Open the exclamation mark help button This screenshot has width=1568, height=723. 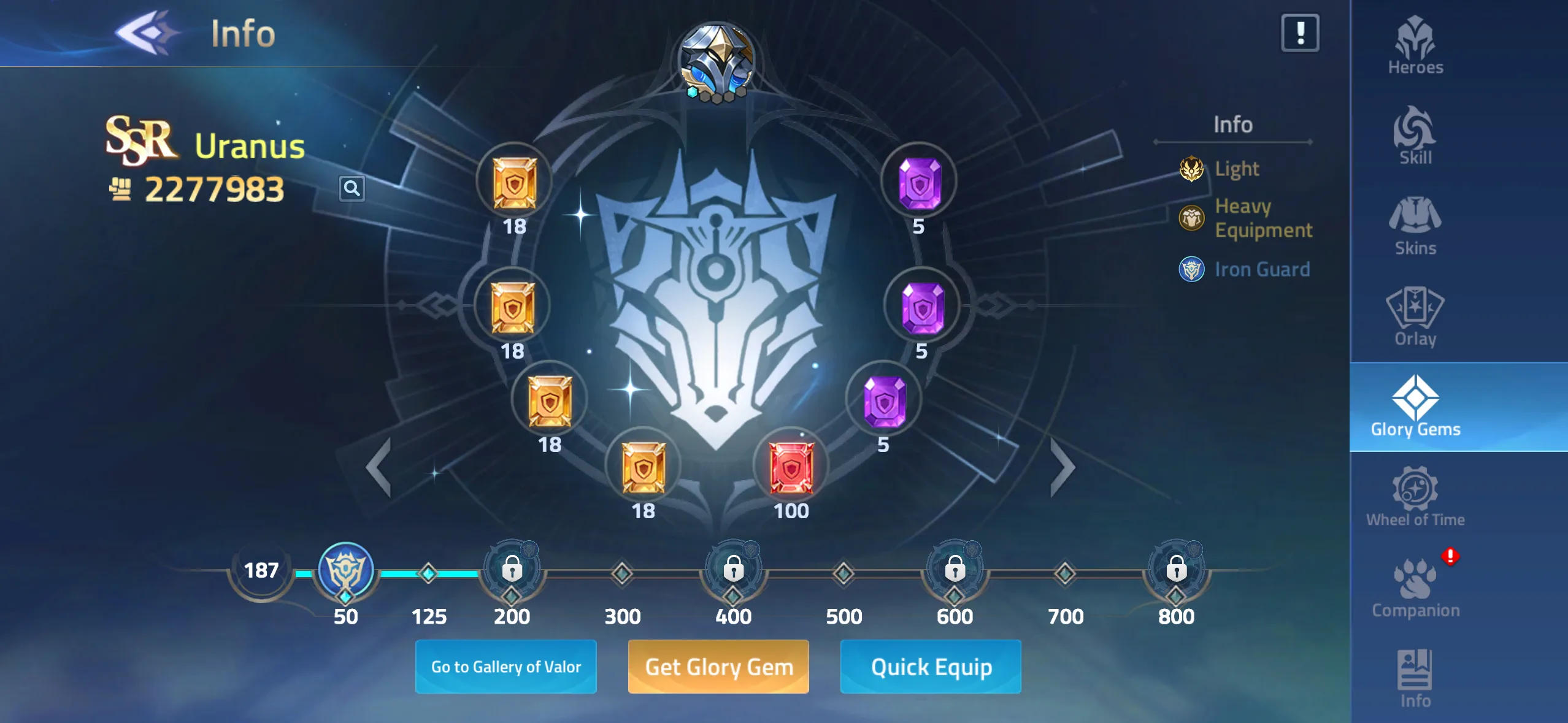[1300, 33]
